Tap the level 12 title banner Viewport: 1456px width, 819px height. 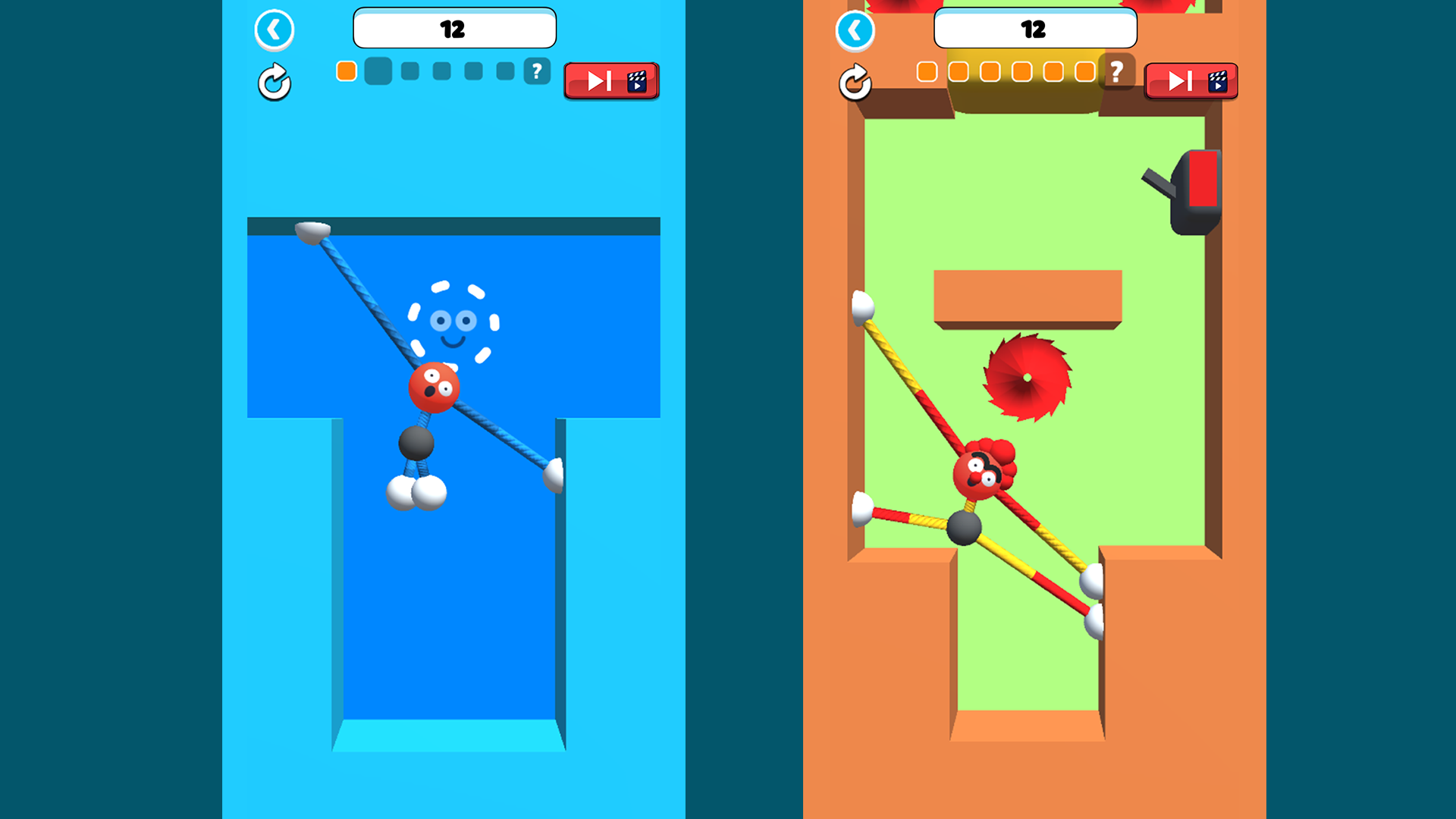tap(454, 28)
